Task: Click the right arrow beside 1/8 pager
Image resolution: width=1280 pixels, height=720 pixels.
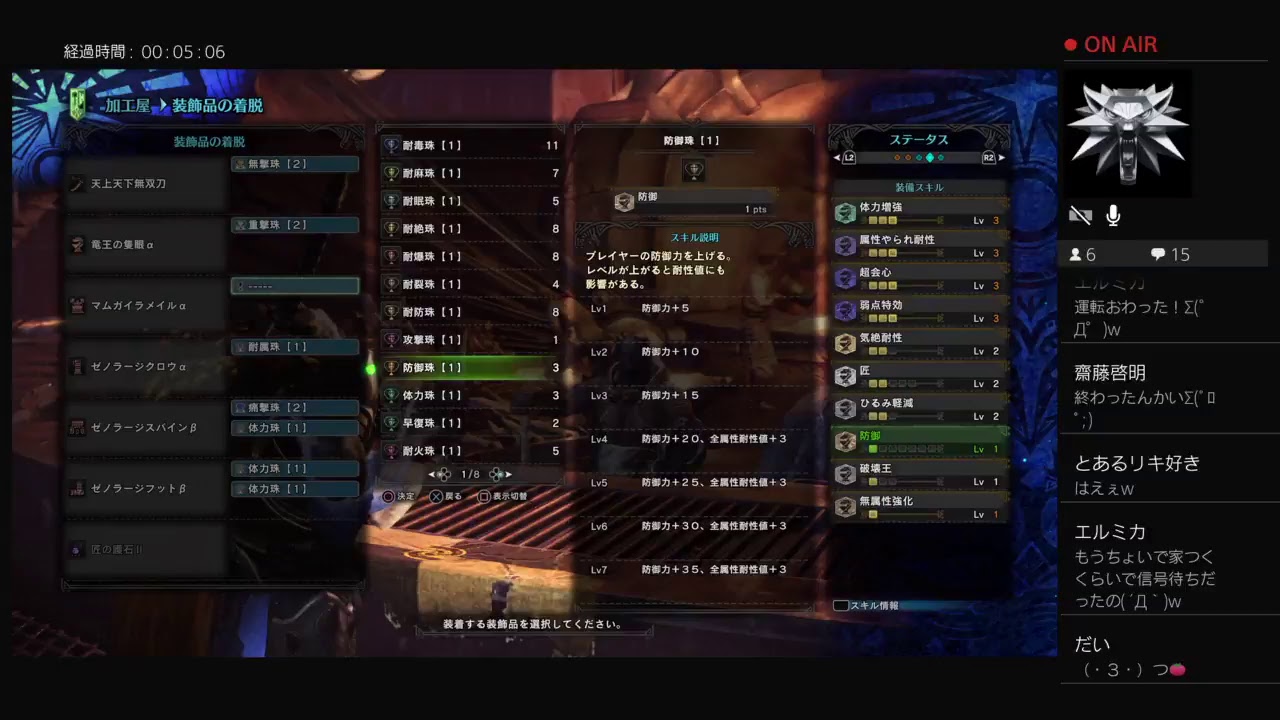Action: pyautogui.click(x=508, y=475)
